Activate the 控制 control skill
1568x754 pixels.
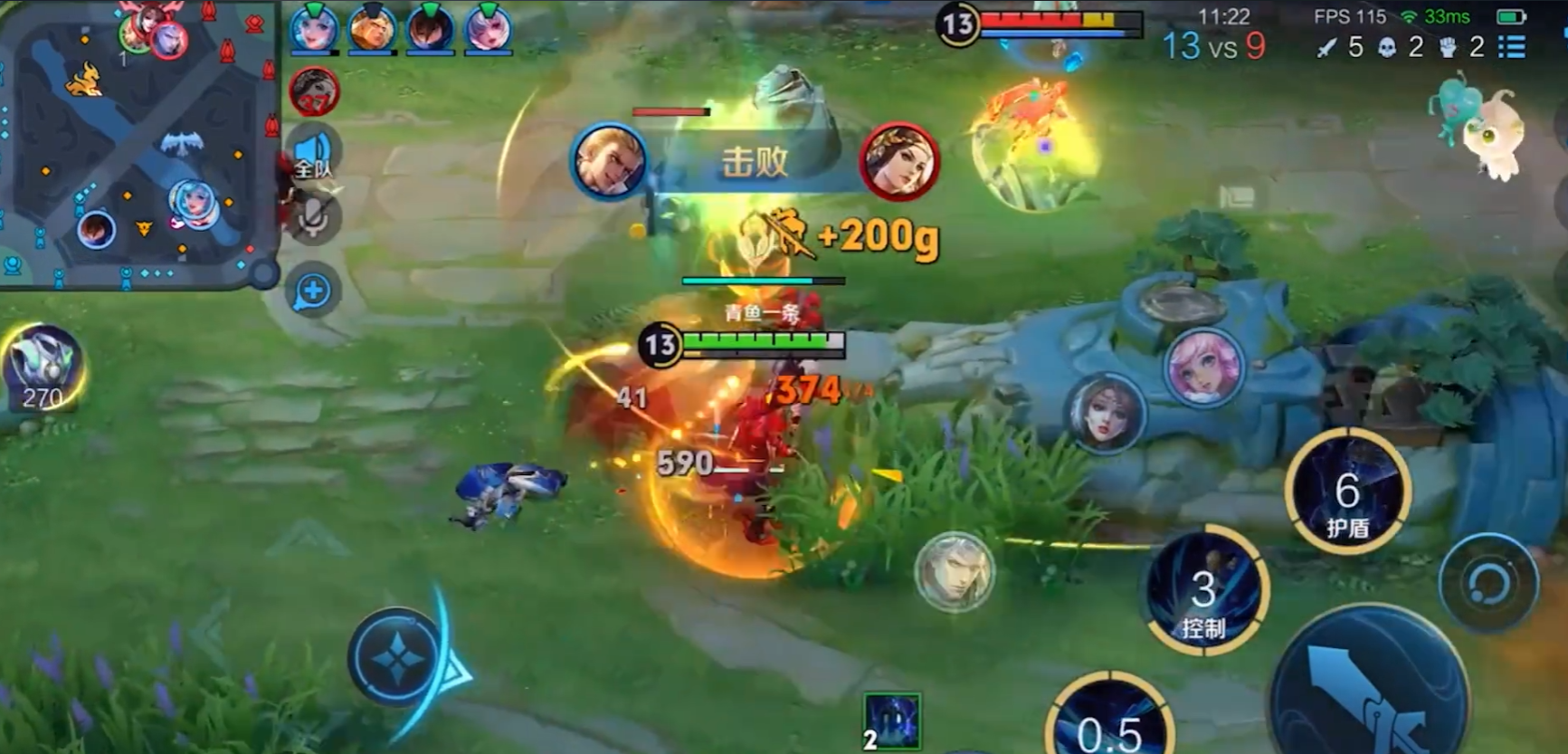pyautogui.click(x=1203, y=590)
